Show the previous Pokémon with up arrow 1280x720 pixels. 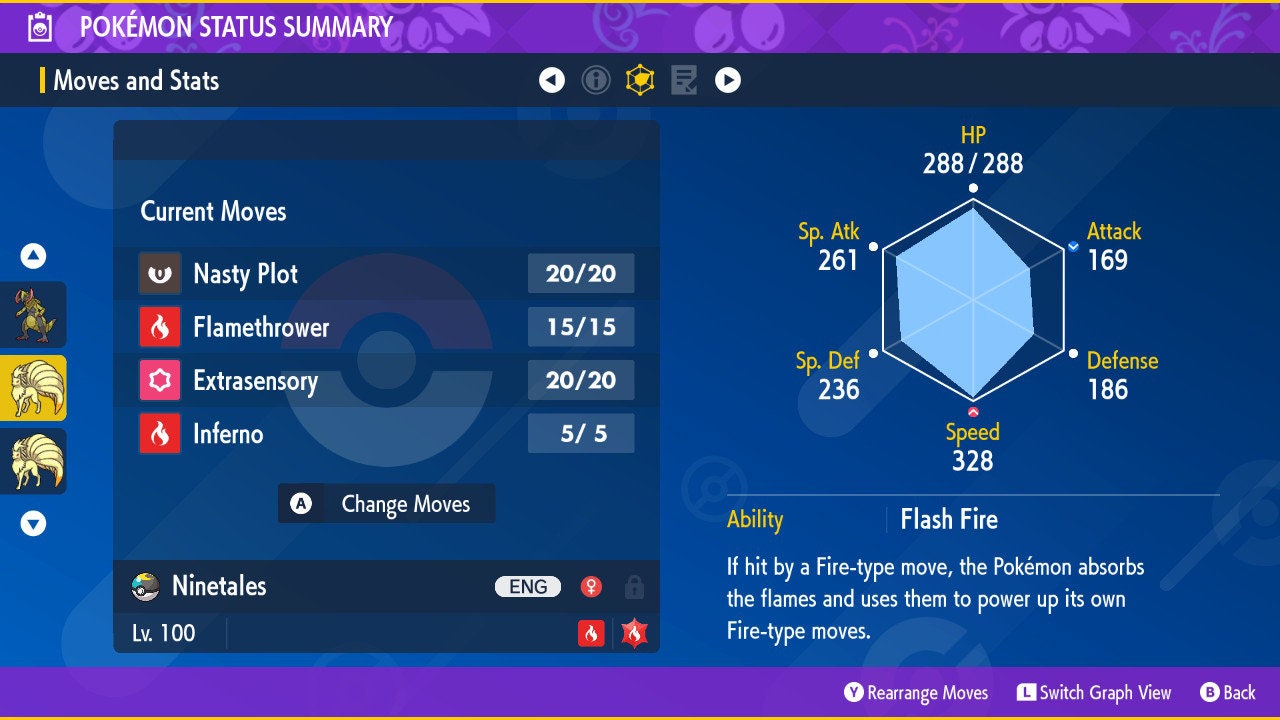(x=33, y=257)
